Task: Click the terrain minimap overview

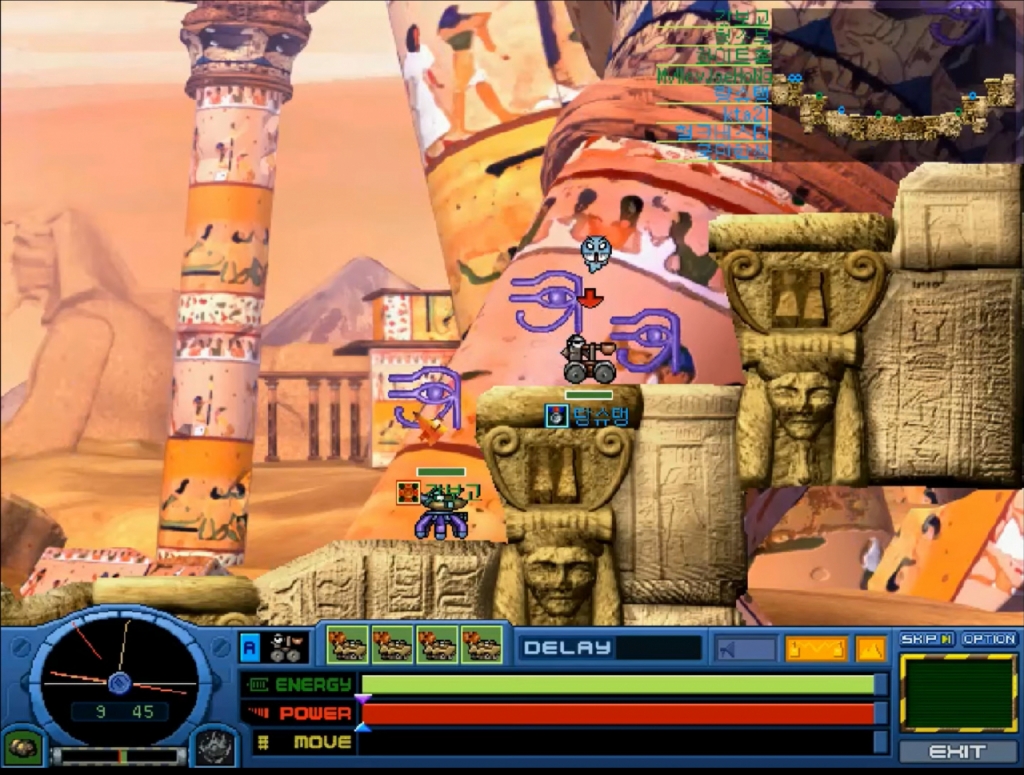Action: pyautogui.click(x=896, y=82)
